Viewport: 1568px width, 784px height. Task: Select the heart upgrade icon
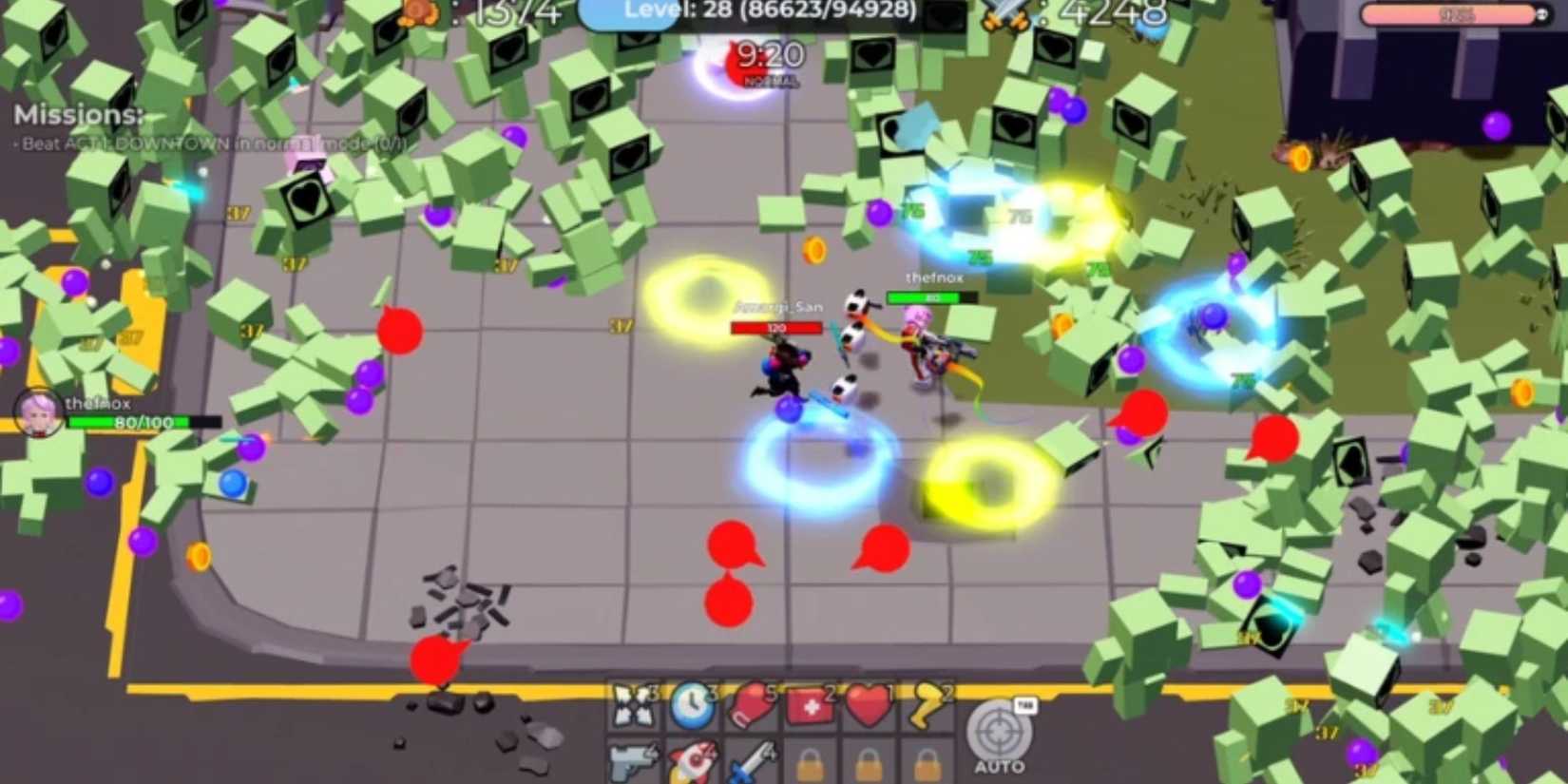click(x=867, y=703)
